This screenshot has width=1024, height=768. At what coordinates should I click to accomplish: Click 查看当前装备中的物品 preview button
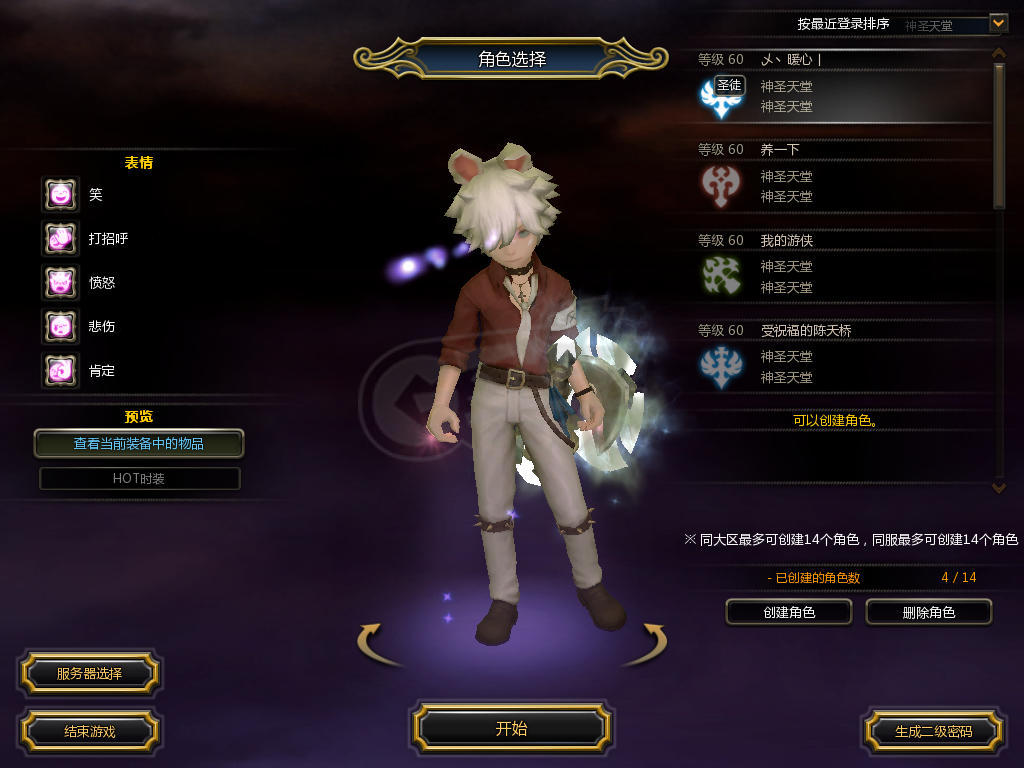coord(139,443)
